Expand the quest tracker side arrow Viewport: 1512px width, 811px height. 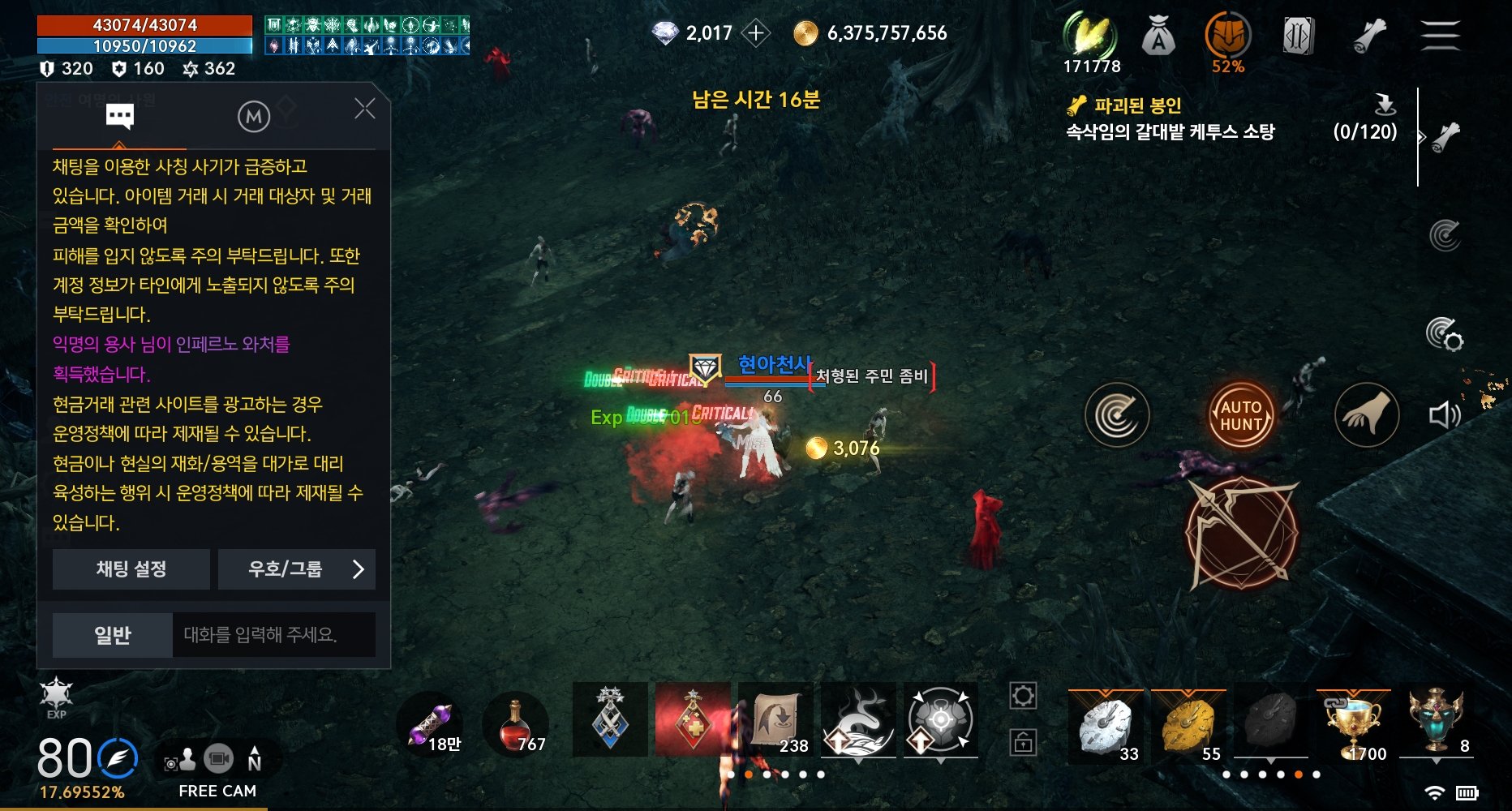pos(1422,138)
